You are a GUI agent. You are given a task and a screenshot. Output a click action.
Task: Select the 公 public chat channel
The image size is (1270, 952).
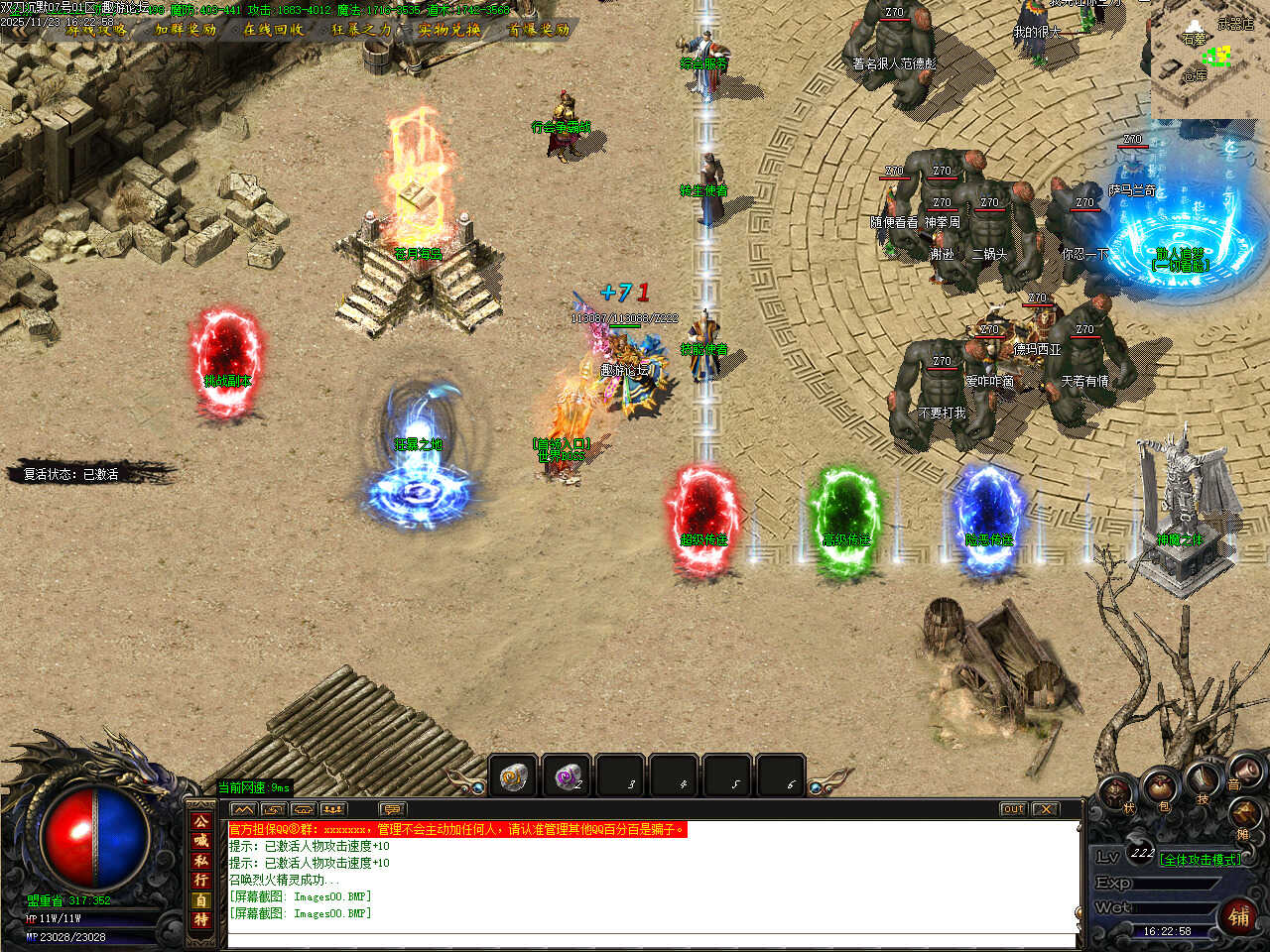pyautogui.click(x=201, y=822)
